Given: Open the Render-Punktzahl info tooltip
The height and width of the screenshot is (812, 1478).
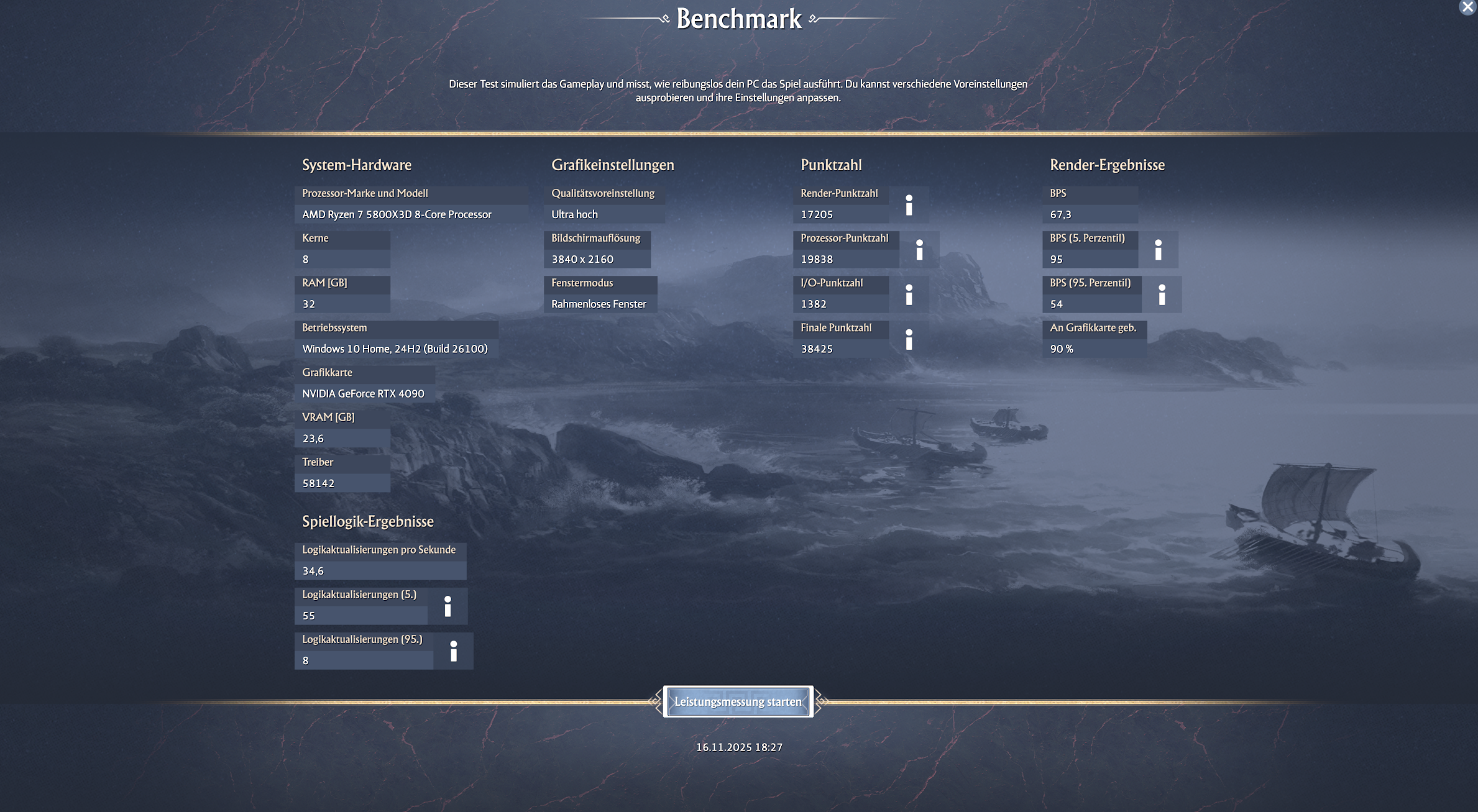Looking at the screenshot, I should [910, 204].
